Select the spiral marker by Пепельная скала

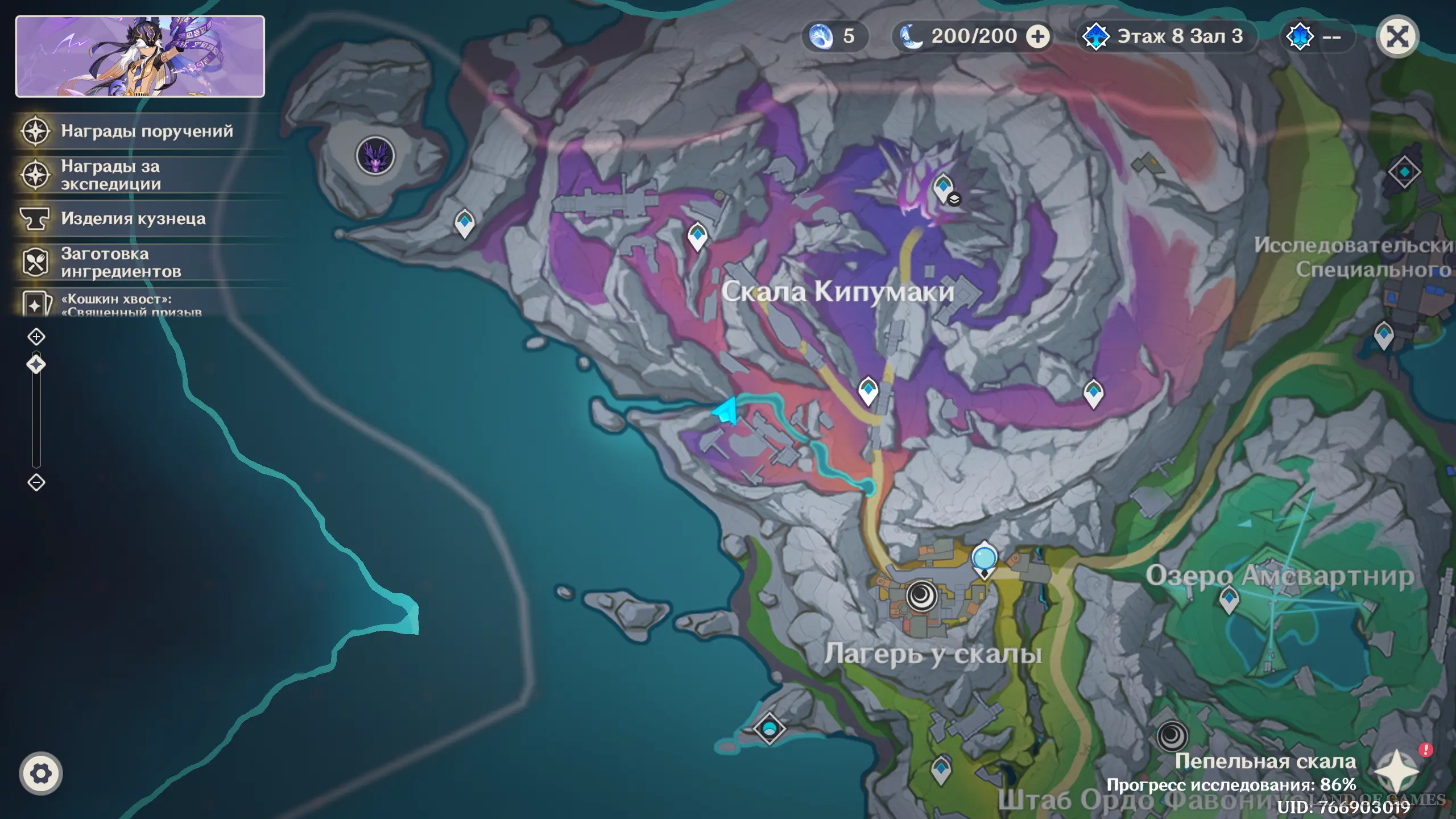coord(1172,736)
